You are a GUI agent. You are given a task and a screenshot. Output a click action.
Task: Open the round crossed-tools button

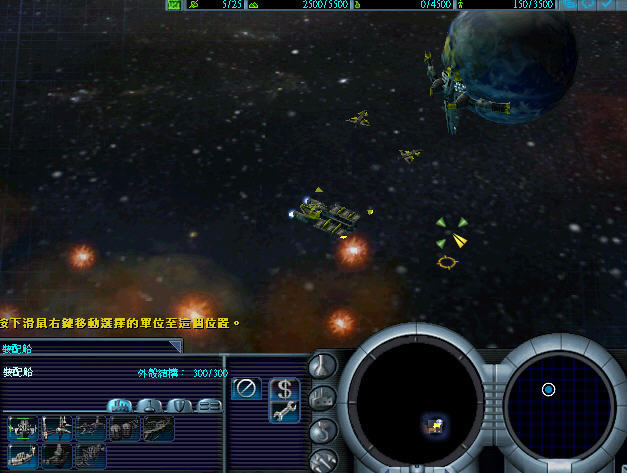pyautogui.click(x=324, y=461)
